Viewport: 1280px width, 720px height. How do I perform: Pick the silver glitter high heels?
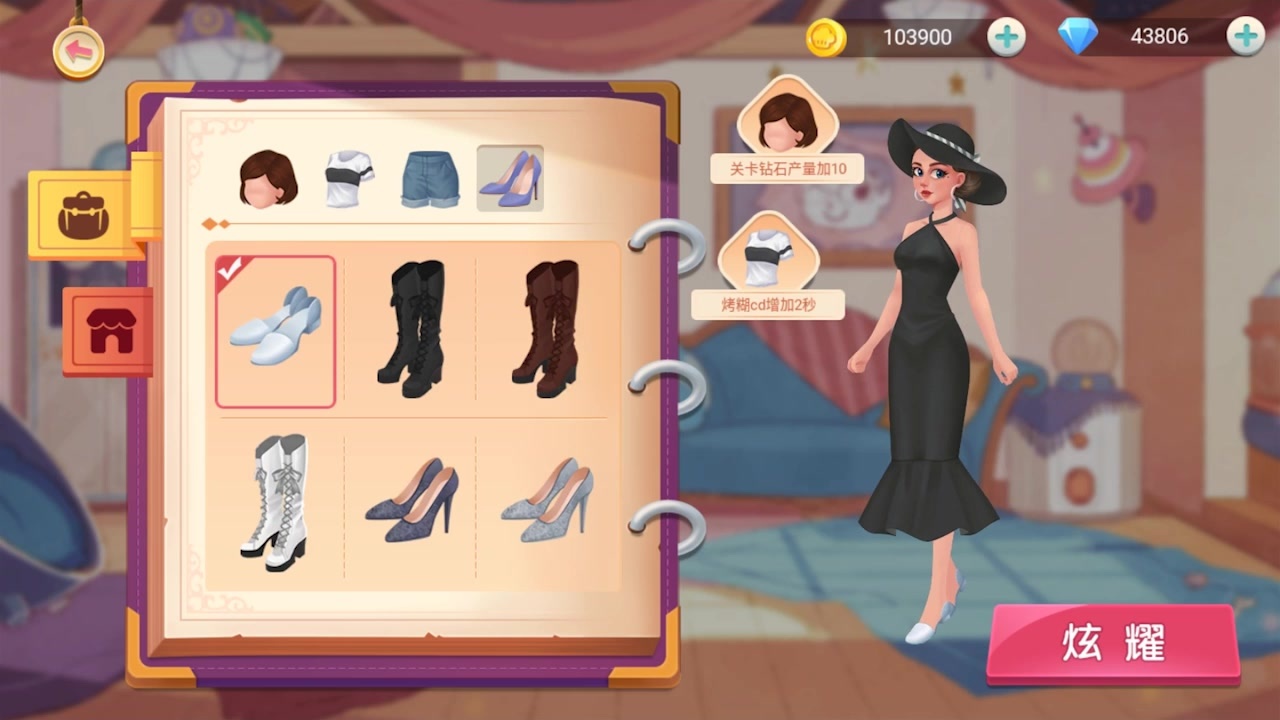coord(546,500)
